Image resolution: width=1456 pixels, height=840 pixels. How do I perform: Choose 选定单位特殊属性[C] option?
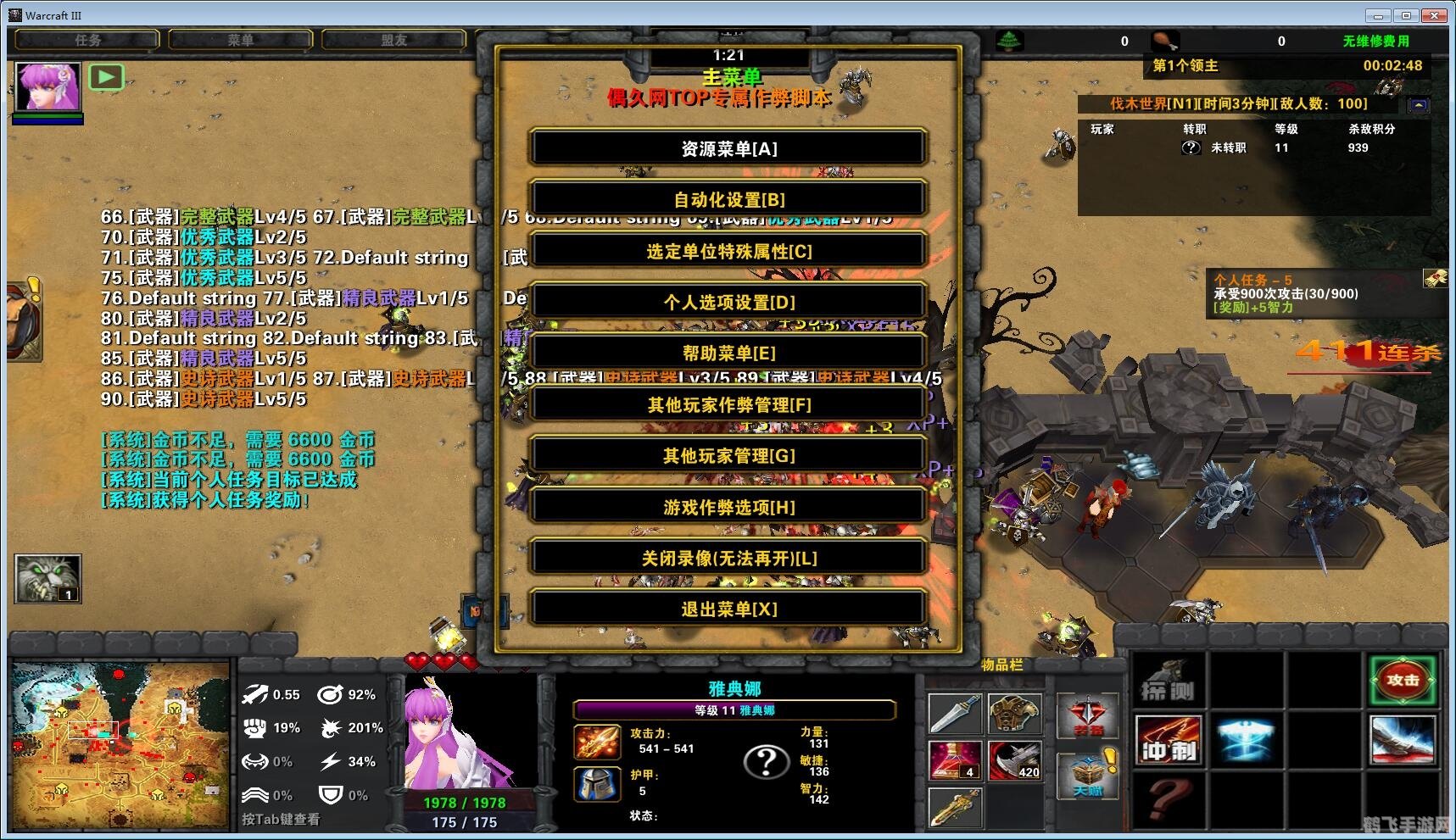(x=728, y=251)
